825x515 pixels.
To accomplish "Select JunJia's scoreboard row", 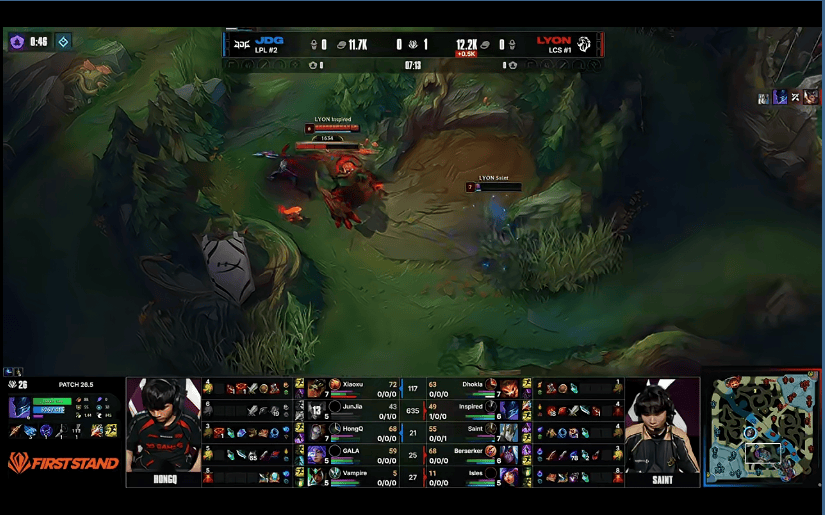I will [351, 409].
